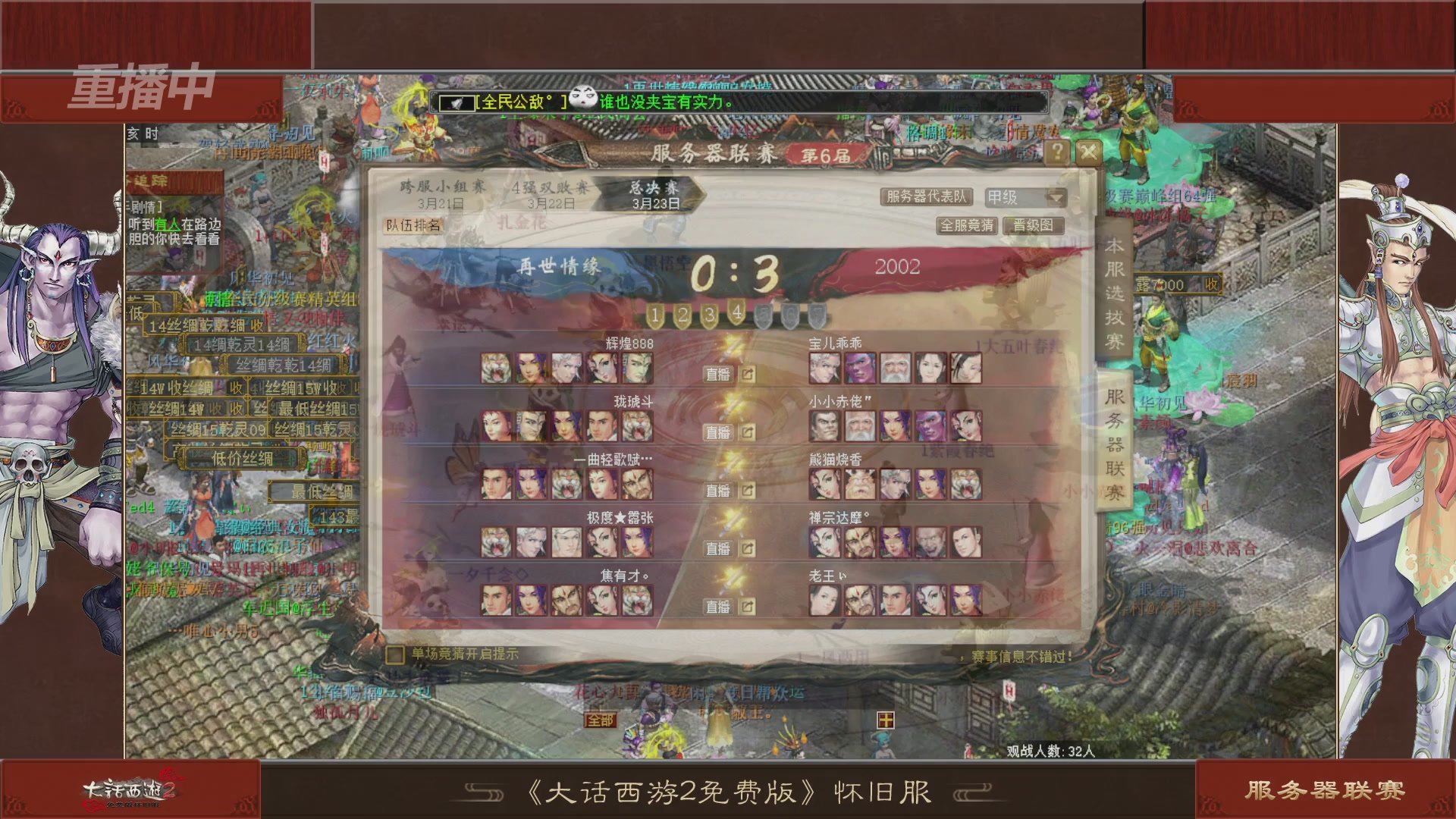
Task: Click the question mark help icon
Action: click(x=1056, y=152)
